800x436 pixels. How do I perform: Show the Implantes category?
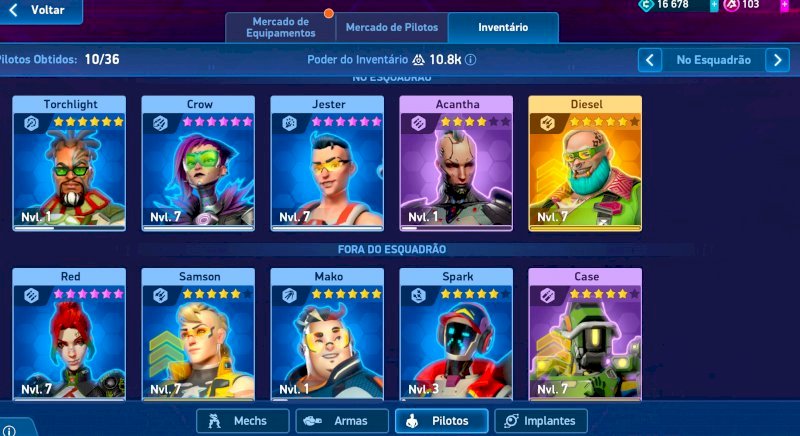pyautogui.click(x=541, y=421)
